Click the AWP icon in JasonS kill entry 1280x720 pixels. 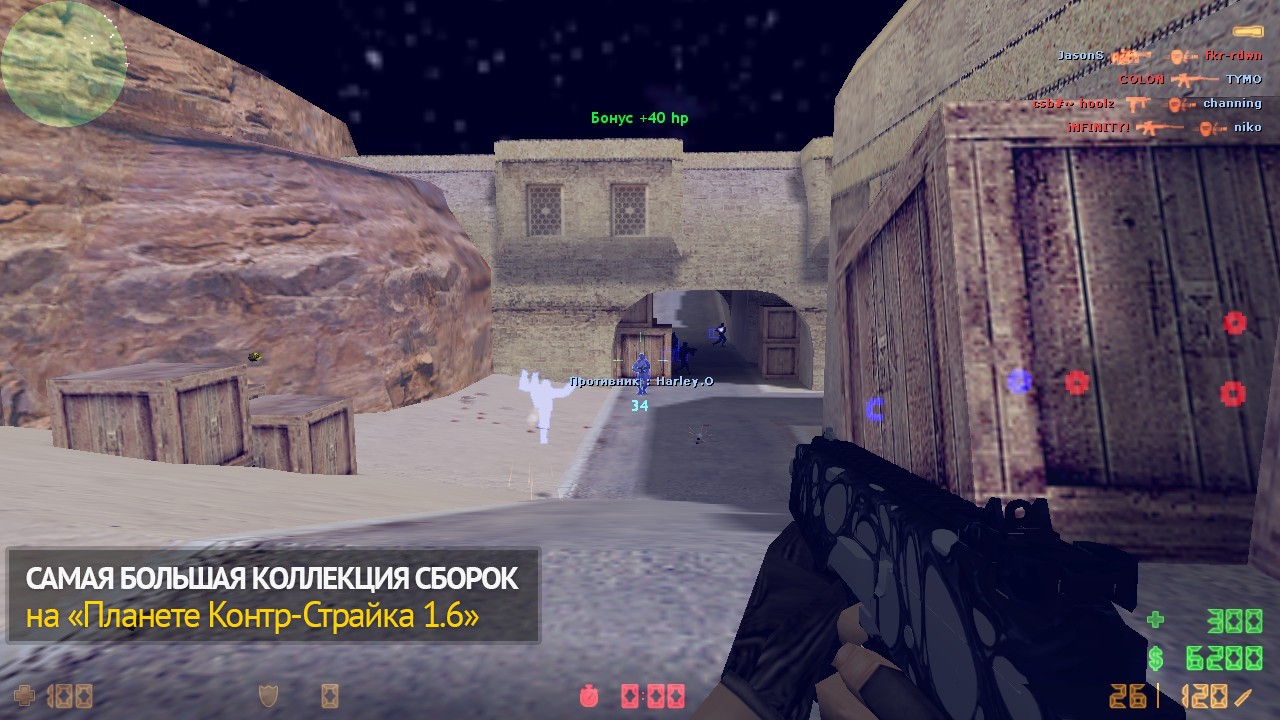(1133, 58)
